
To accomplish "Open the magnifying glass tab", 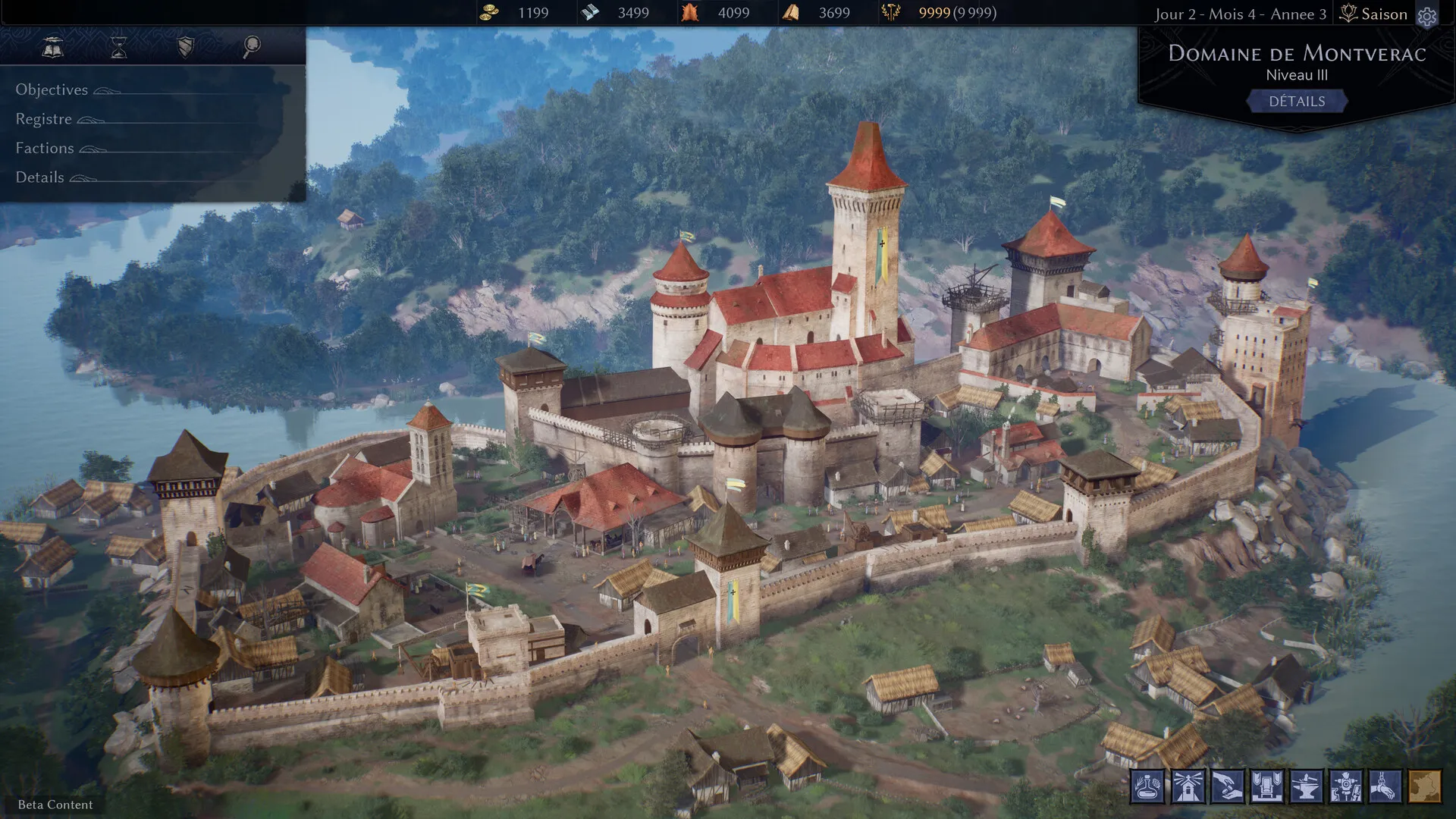I will coord(252,47).
